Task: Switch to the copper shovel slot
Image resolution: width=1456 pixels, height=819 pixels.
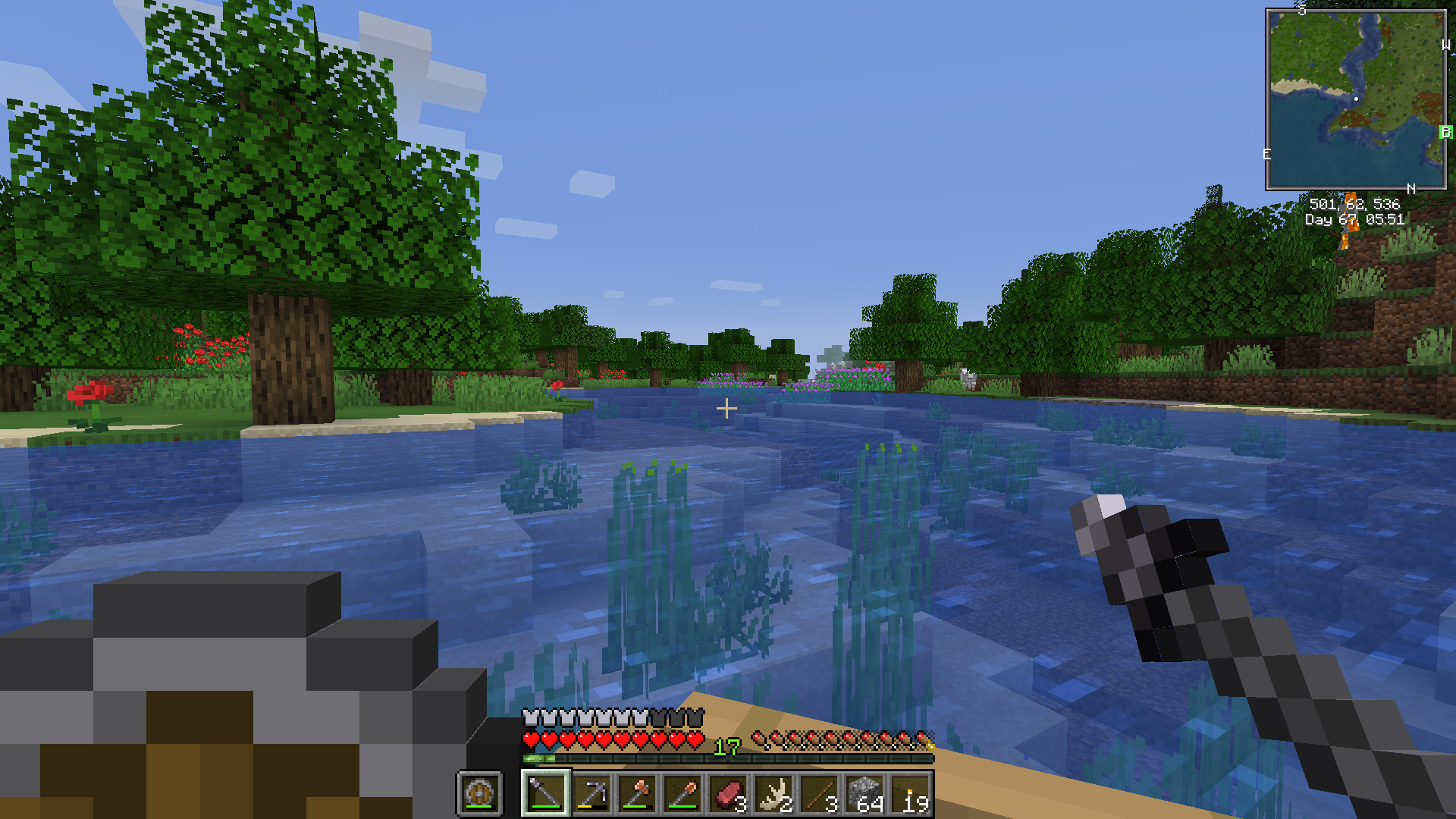Action: point(683,793)
